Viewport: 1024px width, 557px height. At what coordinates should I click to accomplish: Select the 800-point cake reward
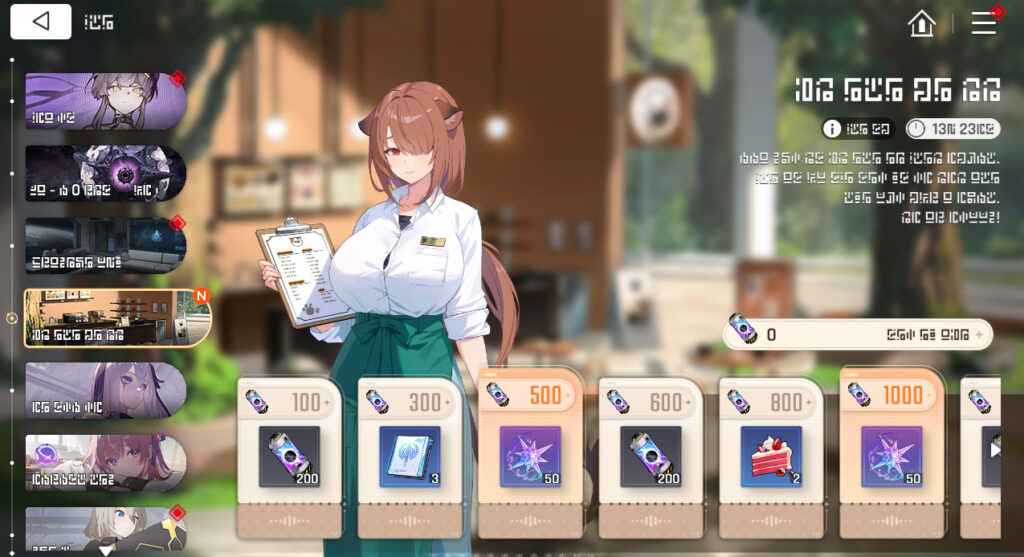(x=771, y=456)
